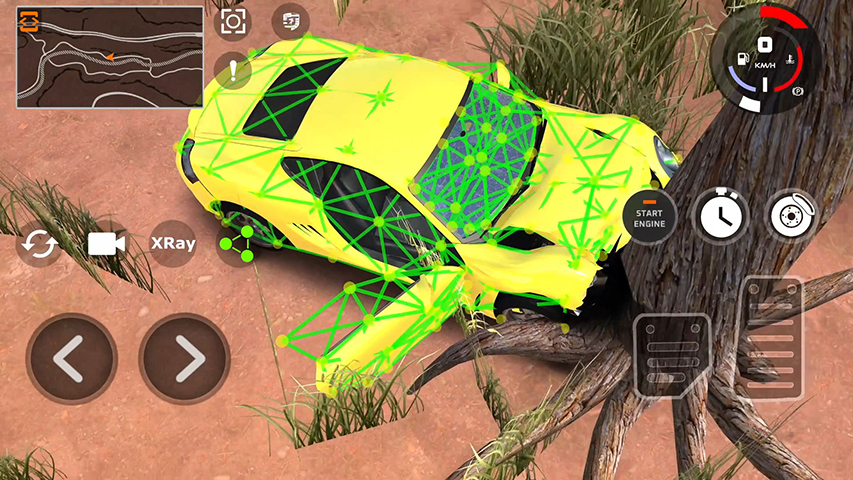Steer right with the right arrow

184,359
